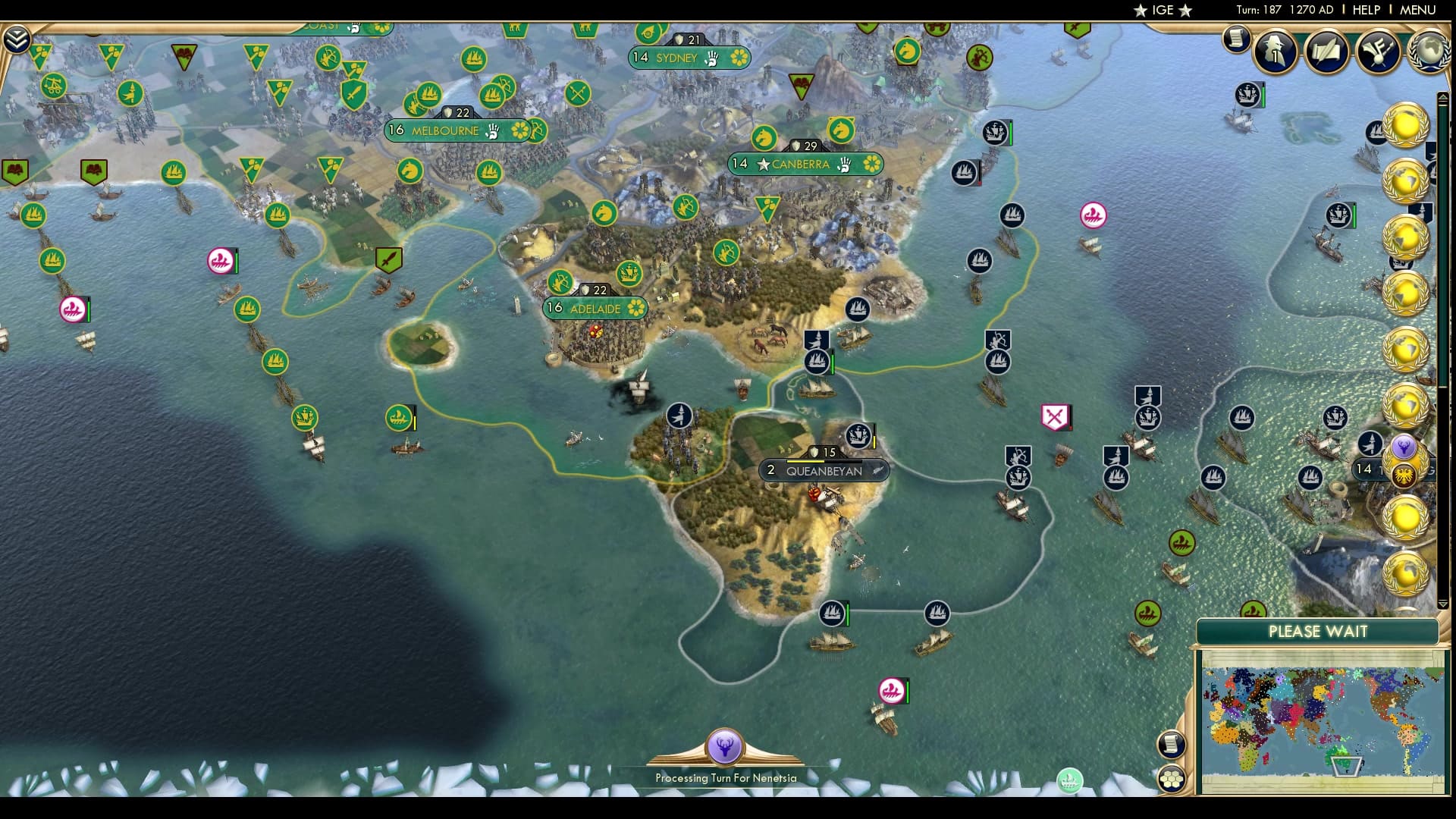Toggle the pink barbarian-style galley marker near Adelaide

pos(220,260)
